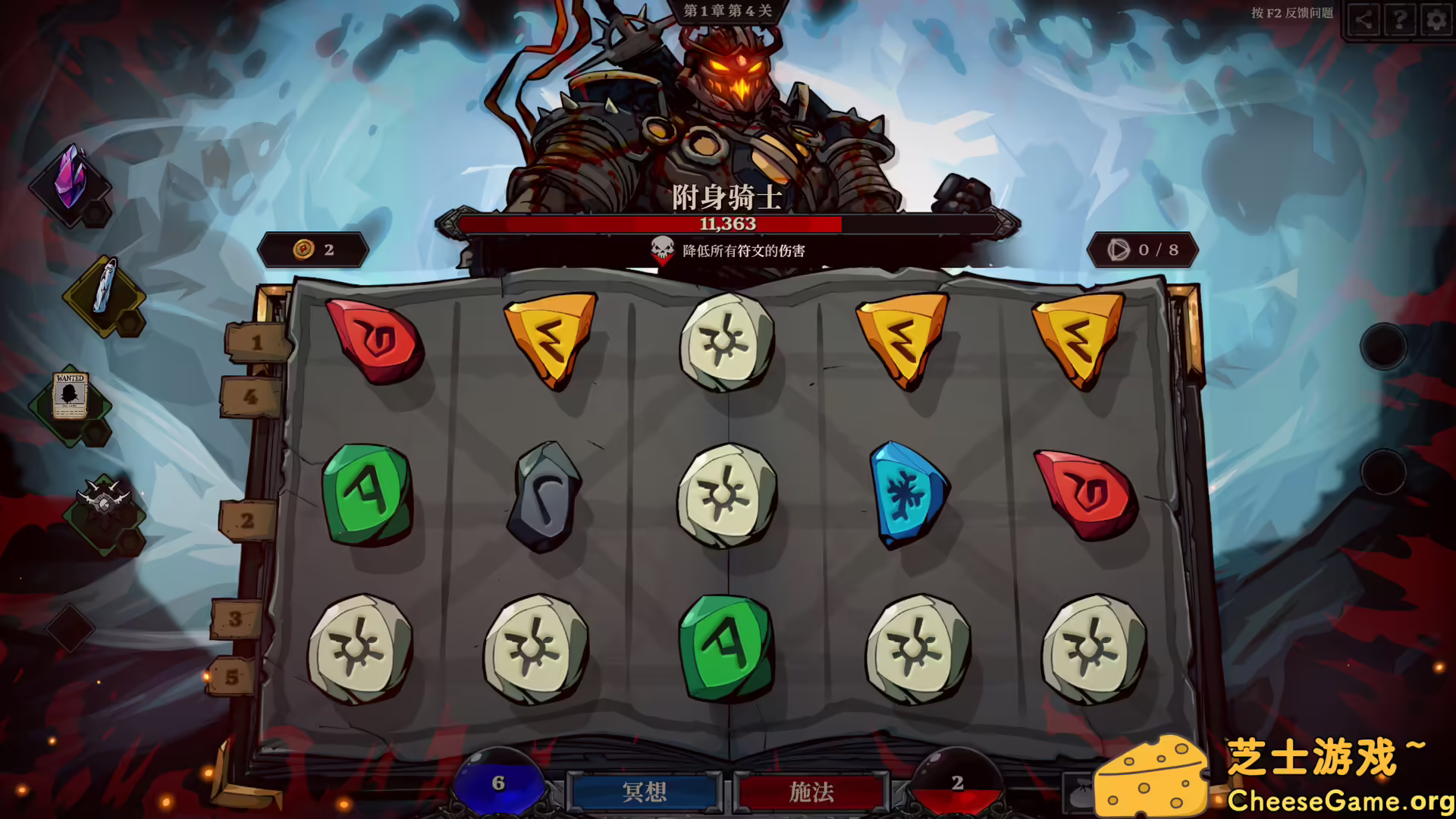Open the settings gear icon
The image size is (1456, 819).
[x=1434, y=20]
